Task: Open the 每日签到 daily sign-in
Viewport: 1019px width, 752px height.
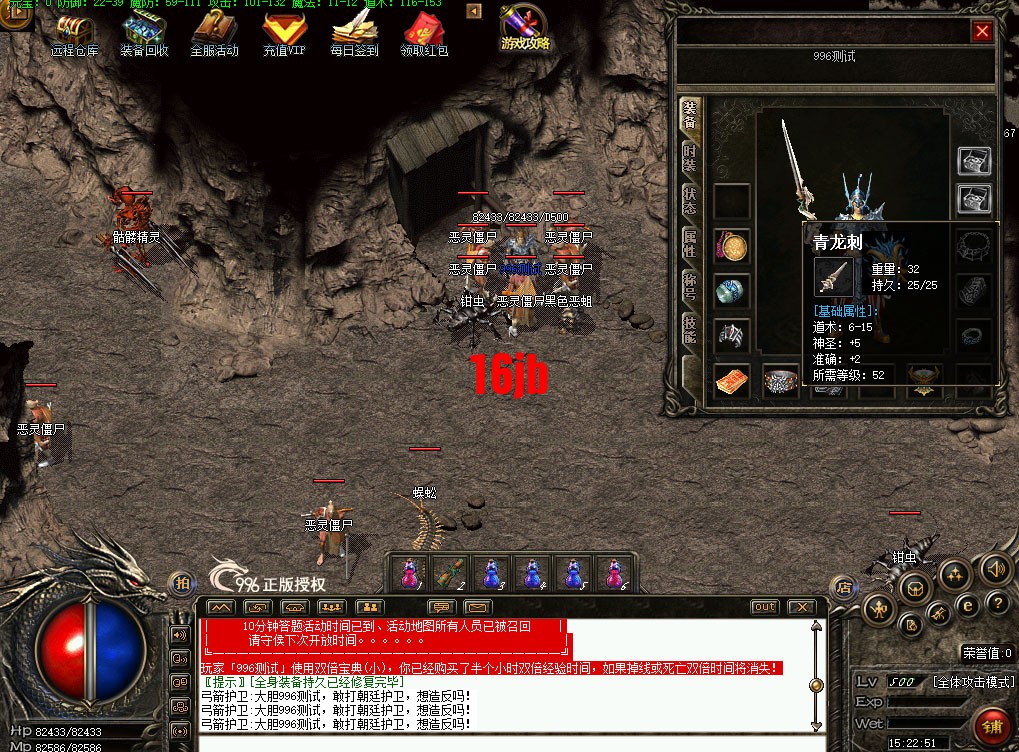Action: 354,33
